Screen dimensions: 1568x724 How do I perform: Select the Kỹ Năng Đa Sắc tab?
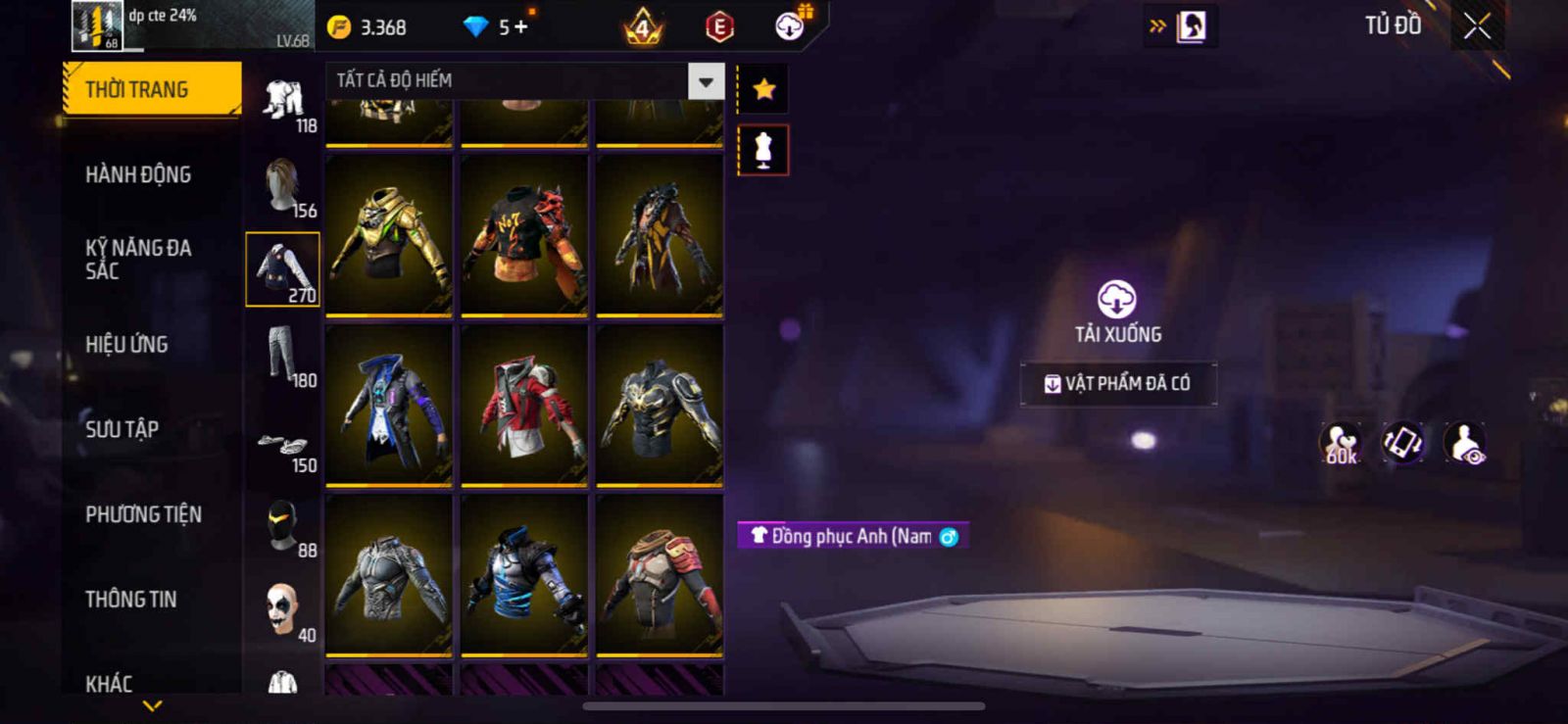pyautogui.click(x=138, y=259)
